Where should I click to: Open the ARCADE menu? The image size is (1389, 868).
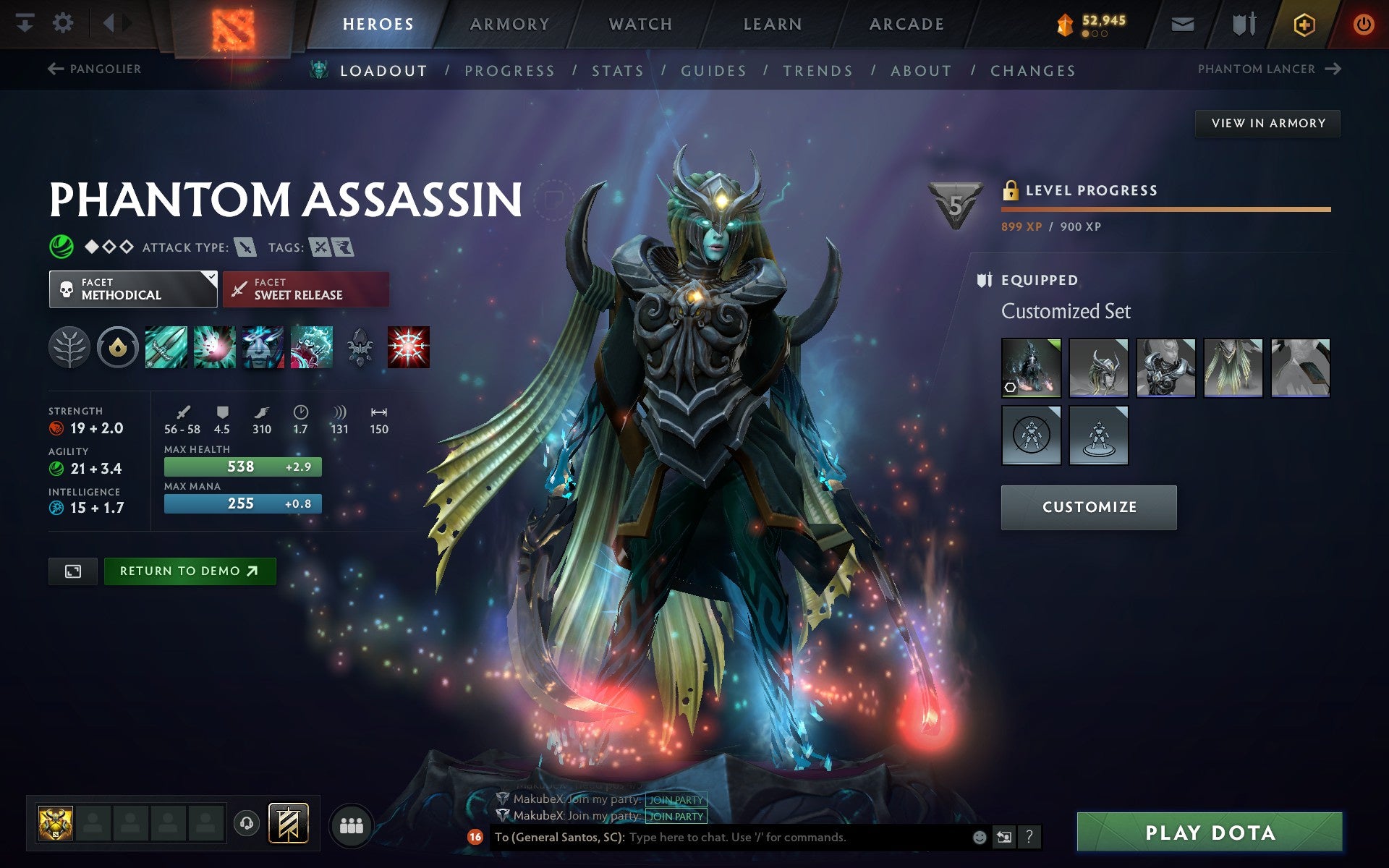tap(906, 23)
